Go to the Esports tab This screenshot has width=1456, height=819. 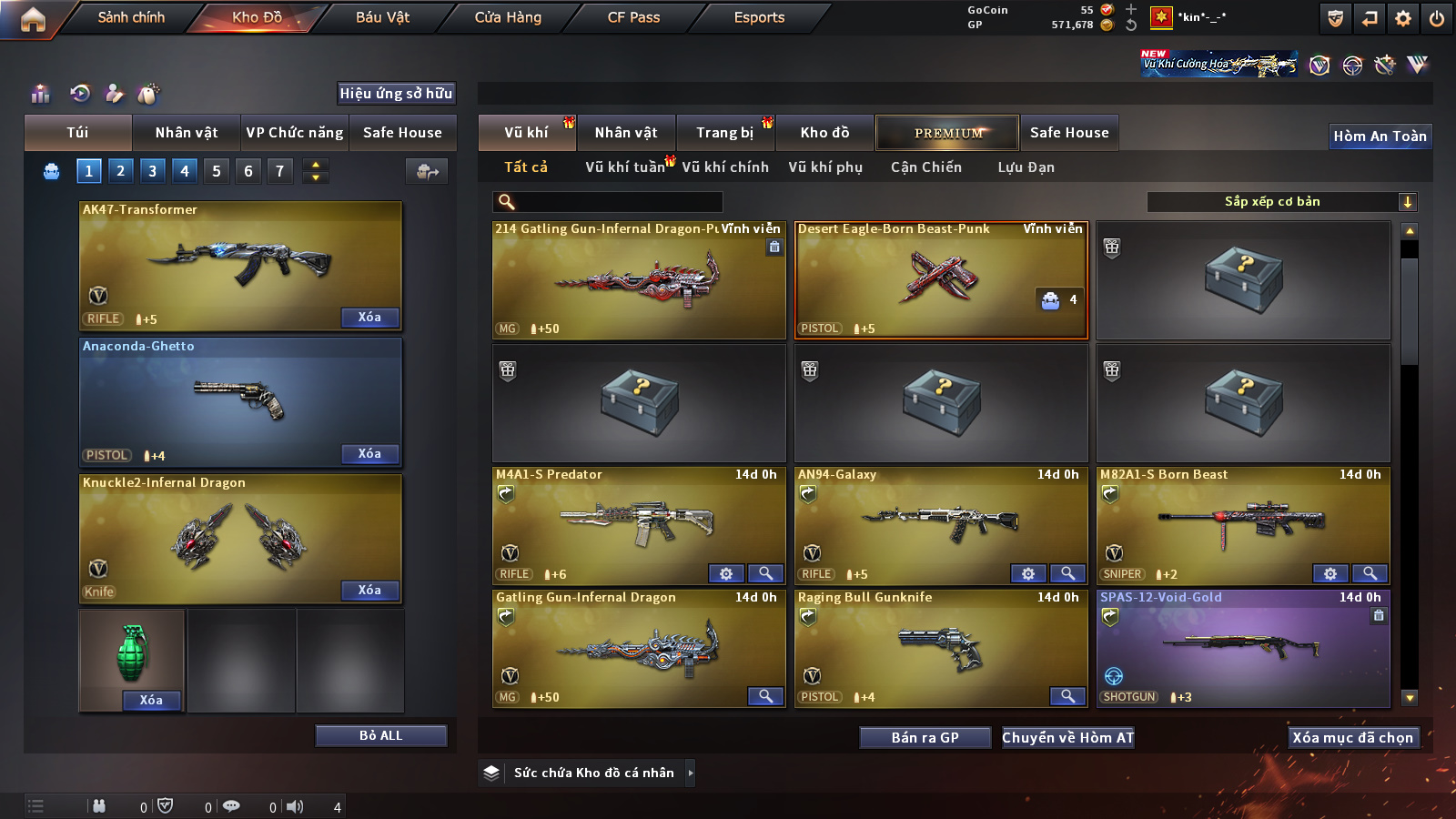(x=759, y=17)
